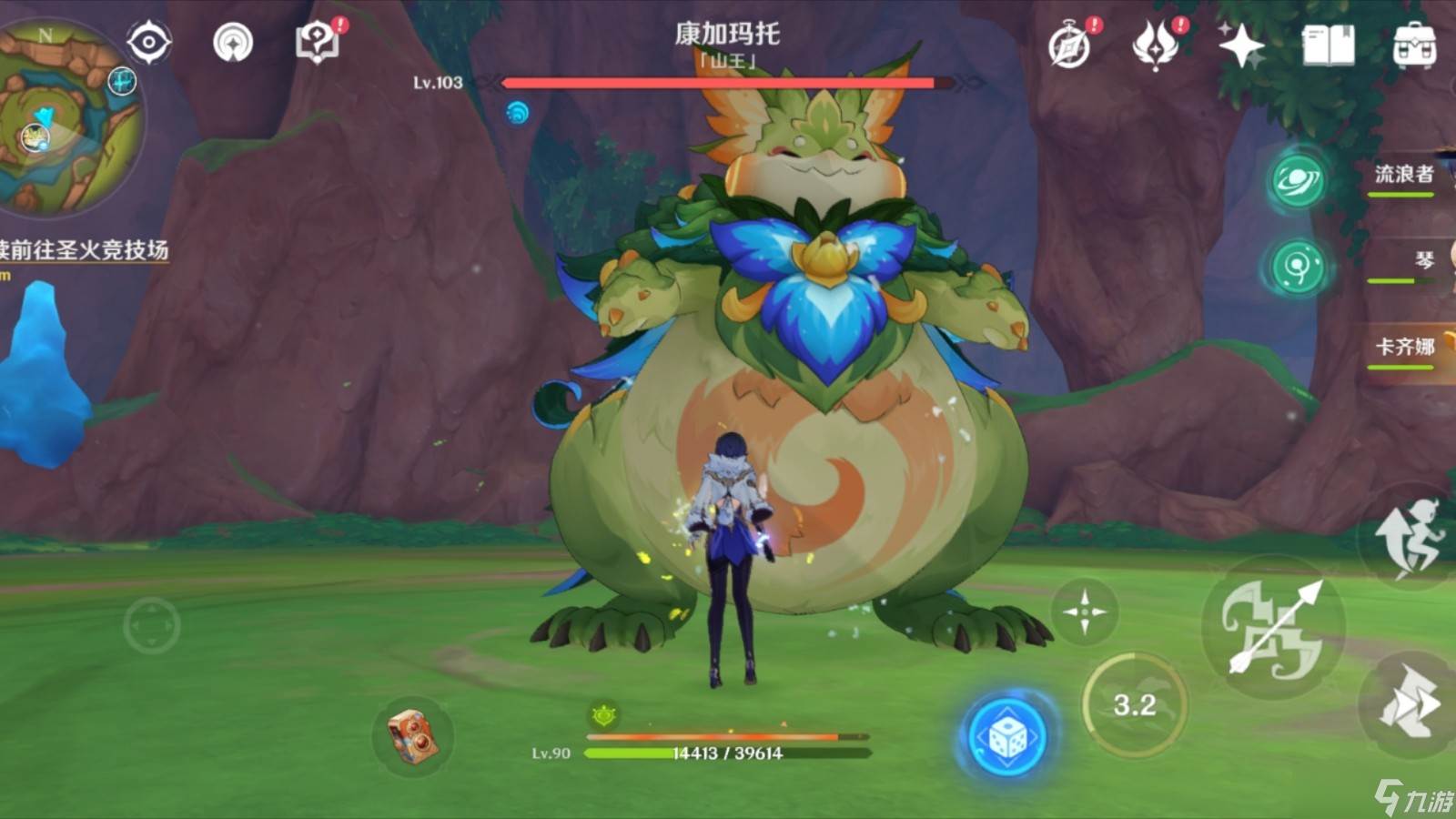Switch to party member 卡齐娜
Viewport: 1456px width, 819px height.
tap(1404, 347)
